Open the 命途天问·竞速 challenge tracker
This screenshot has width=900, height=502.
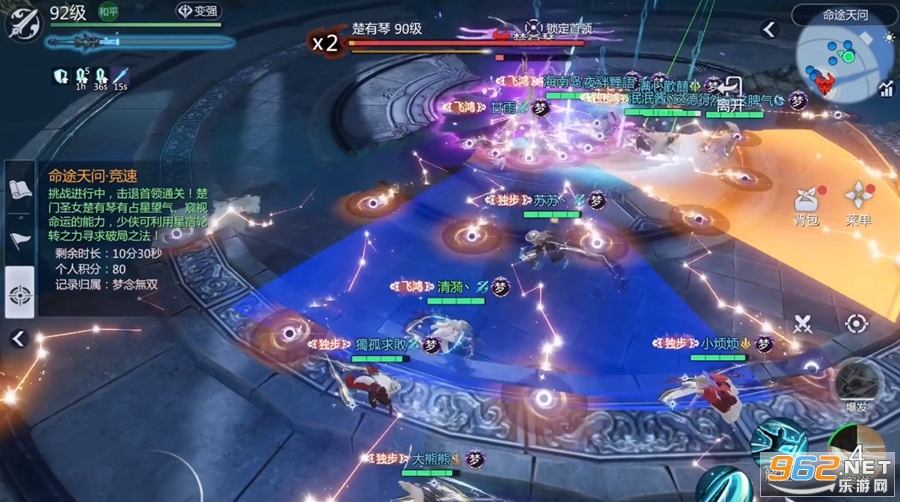(x=98, y=174)
